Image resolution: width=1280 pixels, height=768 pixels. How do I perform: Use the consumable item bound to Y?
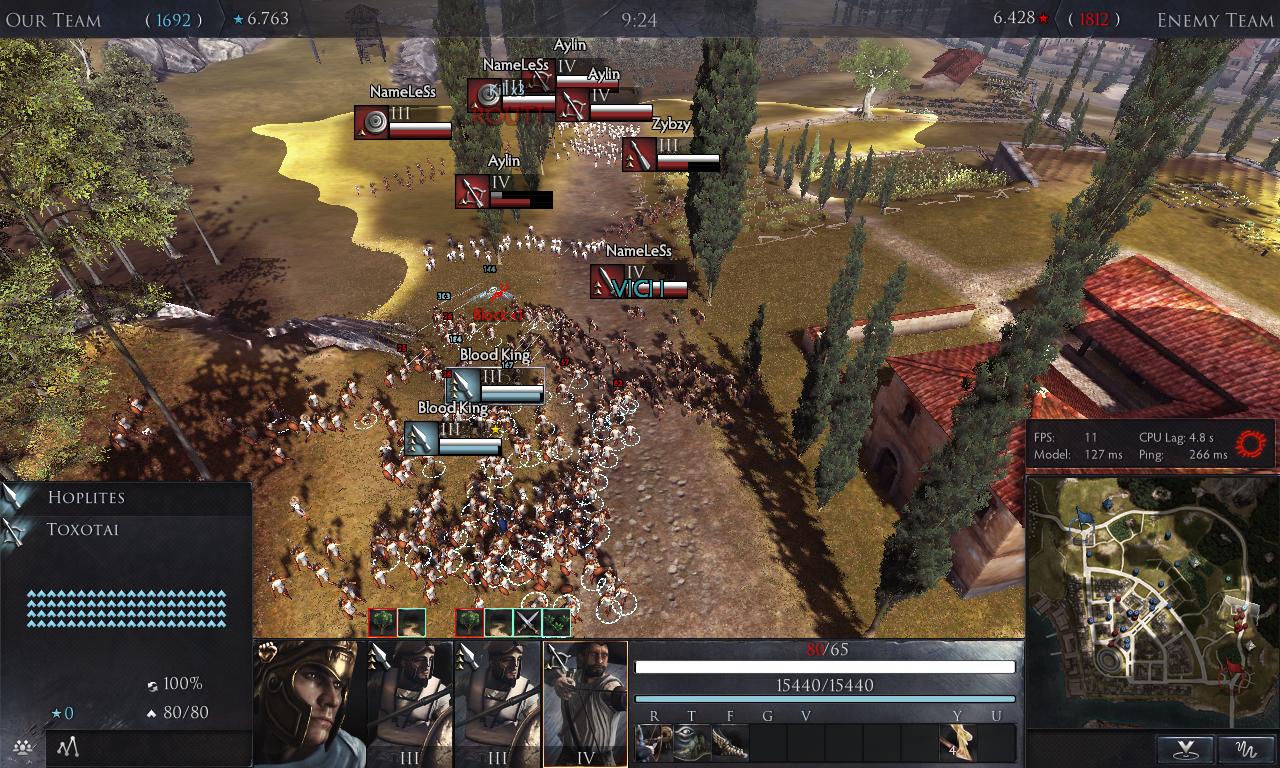[958, 743]
